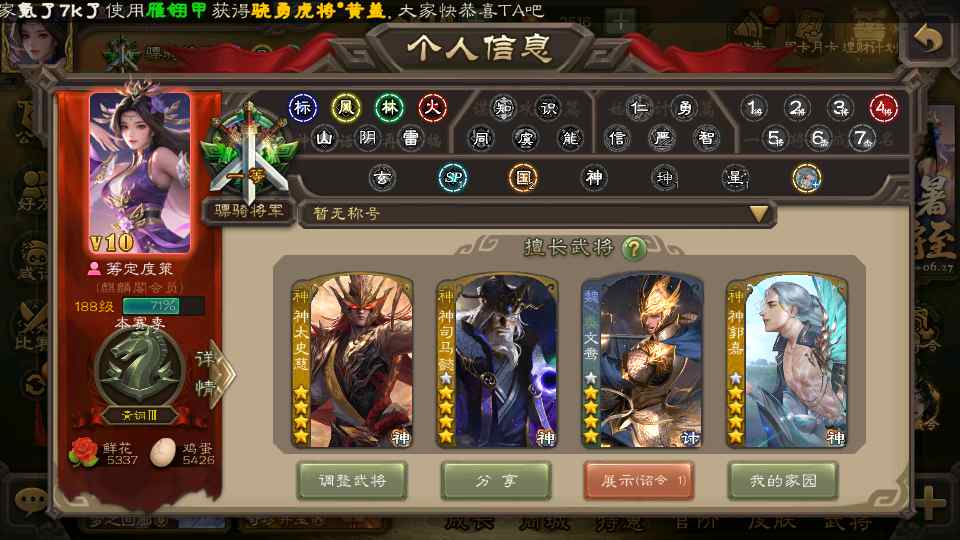Click the player avatar portrait
This screenshot has height=540, width=960.
click(x=140, y=172)
